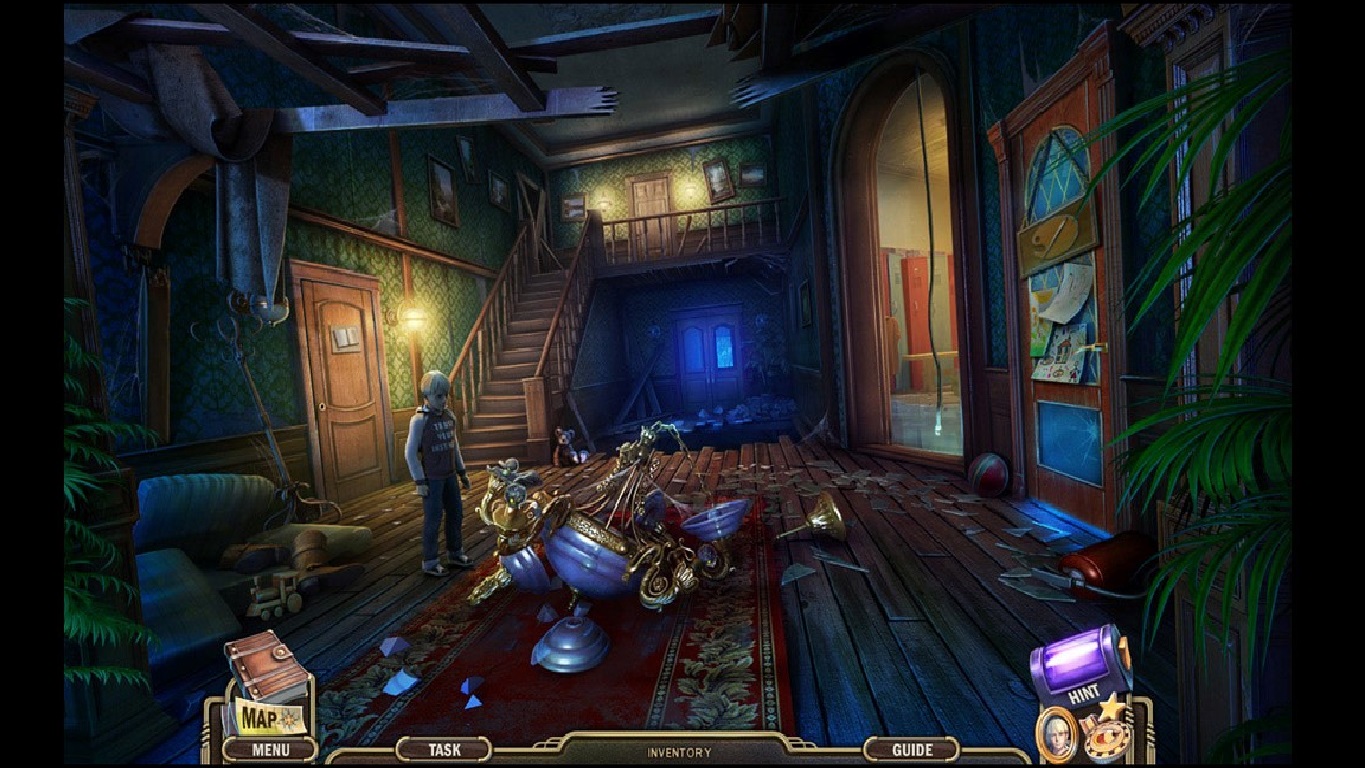This screenshot has height=768, width=1365.
Task: Switch to the Task panel
Action: point(446,748)
